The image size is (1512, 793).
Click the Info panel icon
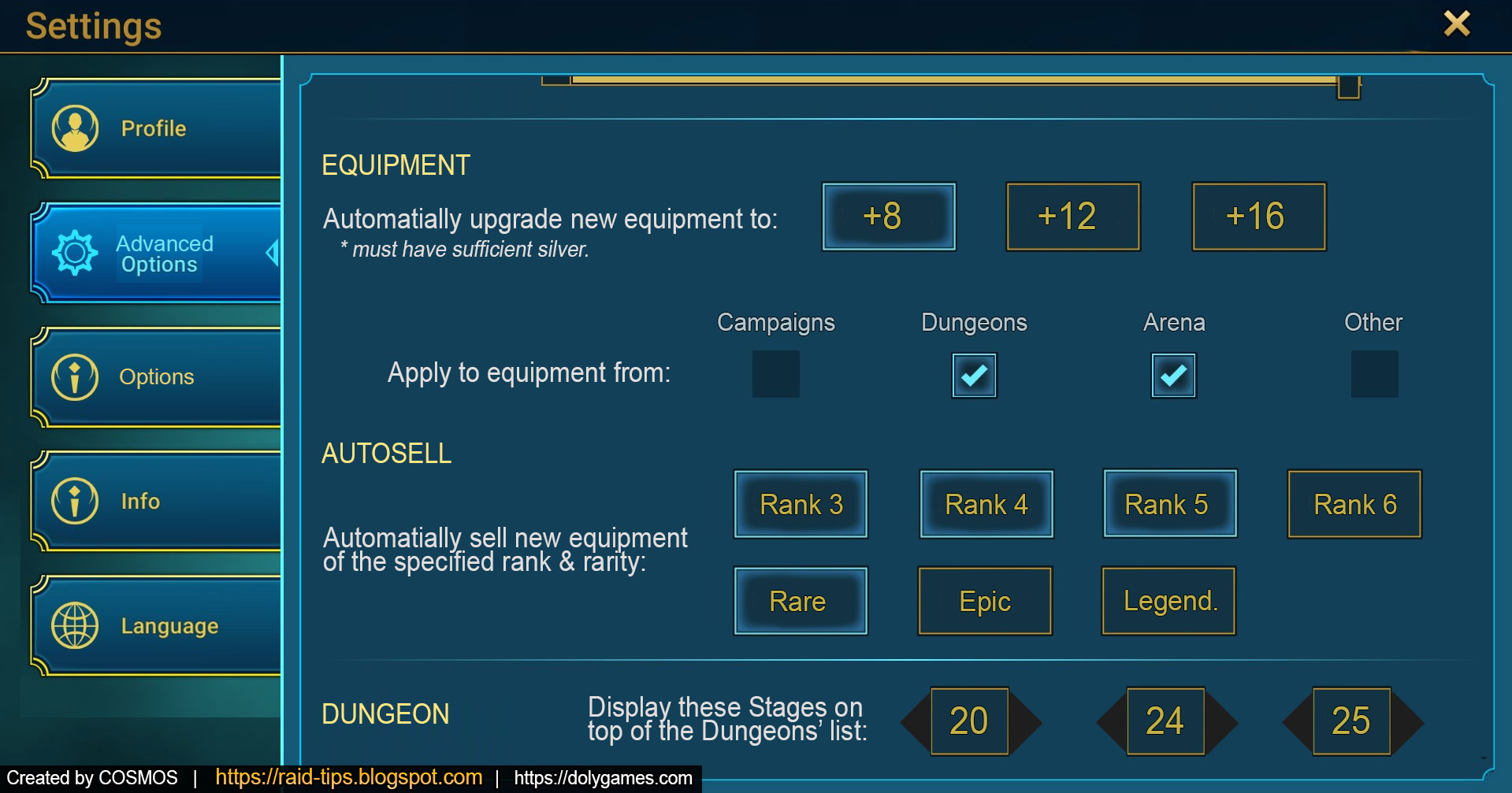[x=75, y=501]
